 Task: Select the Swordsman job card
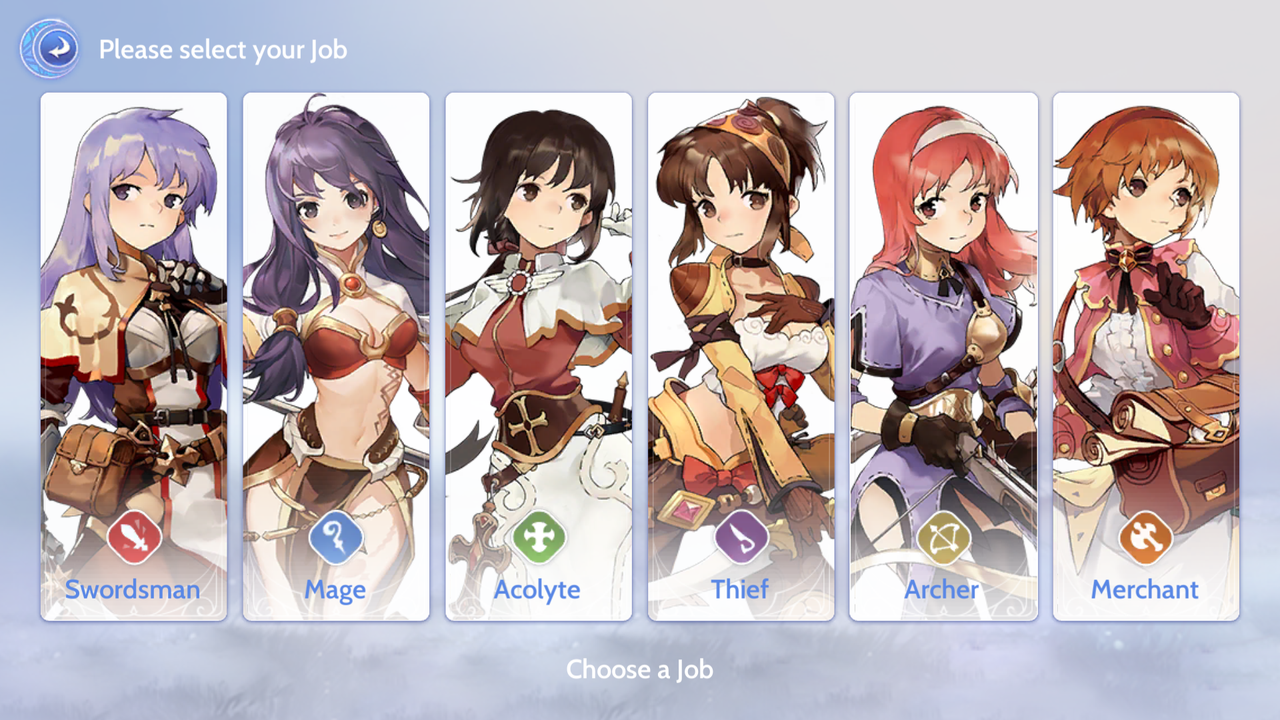coord(134,356)
